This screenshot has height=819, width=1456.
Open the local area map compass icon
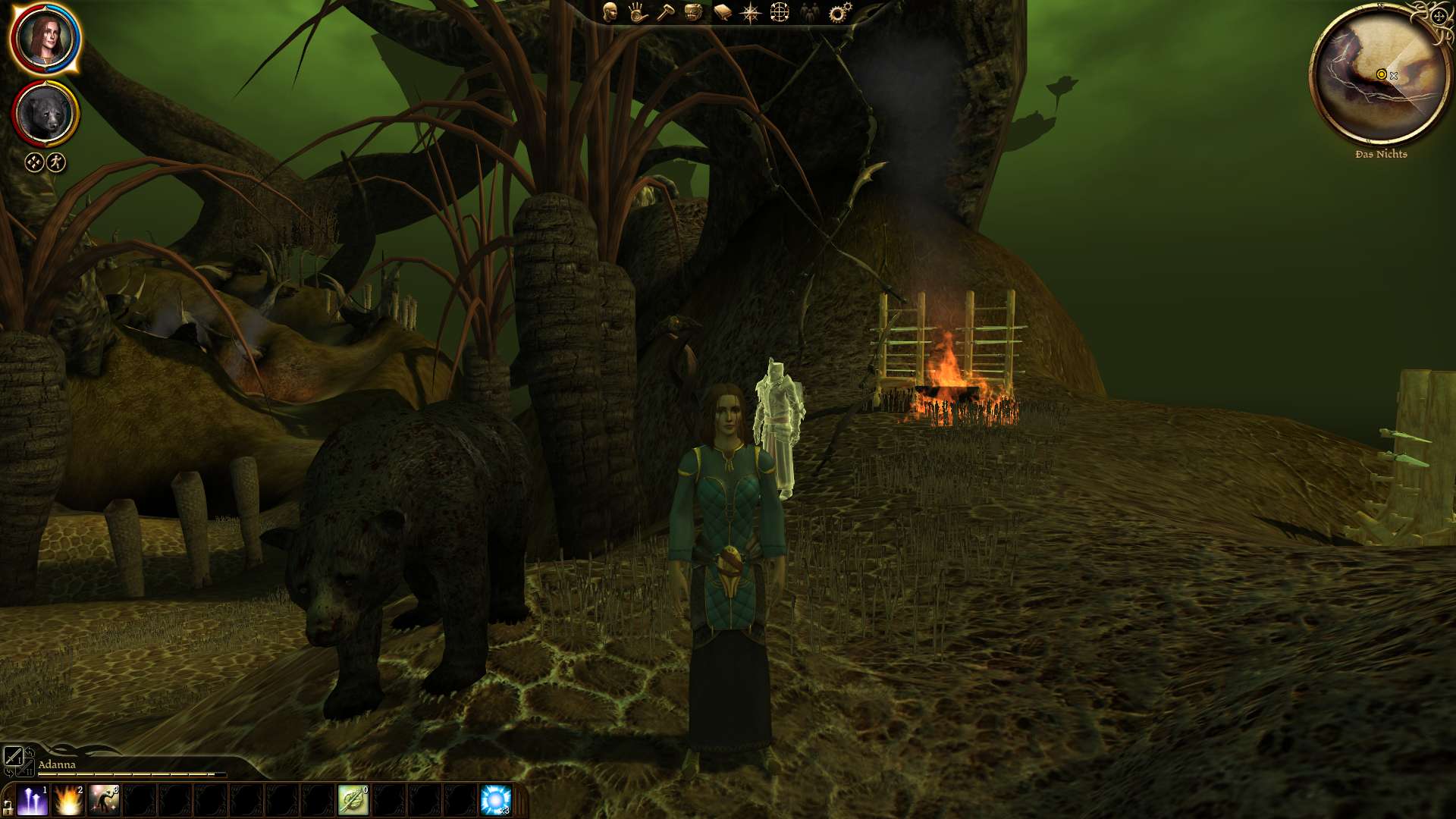point(752,11)
